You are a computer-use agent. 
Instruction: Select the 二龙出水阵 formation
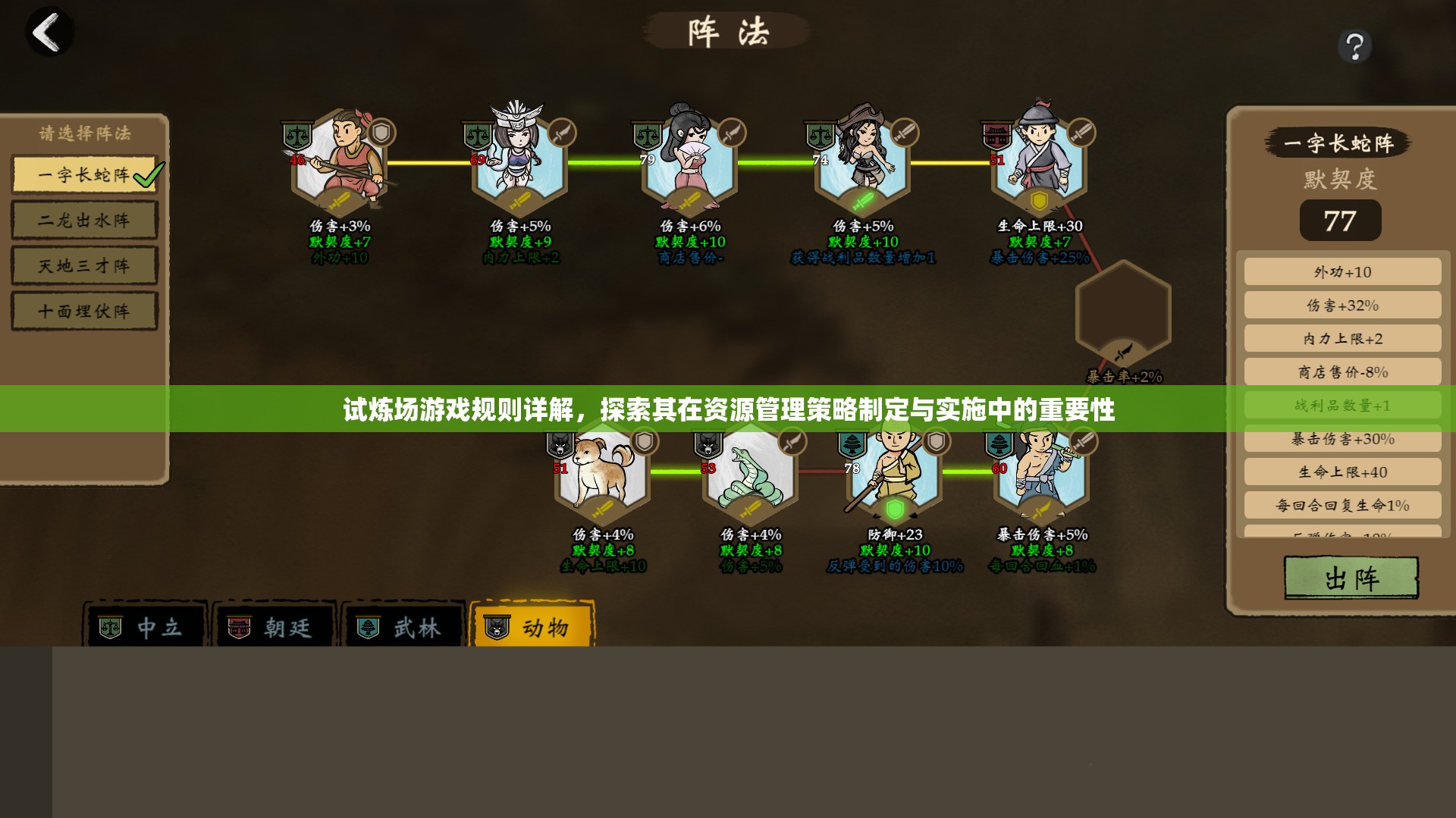point(84,220)
